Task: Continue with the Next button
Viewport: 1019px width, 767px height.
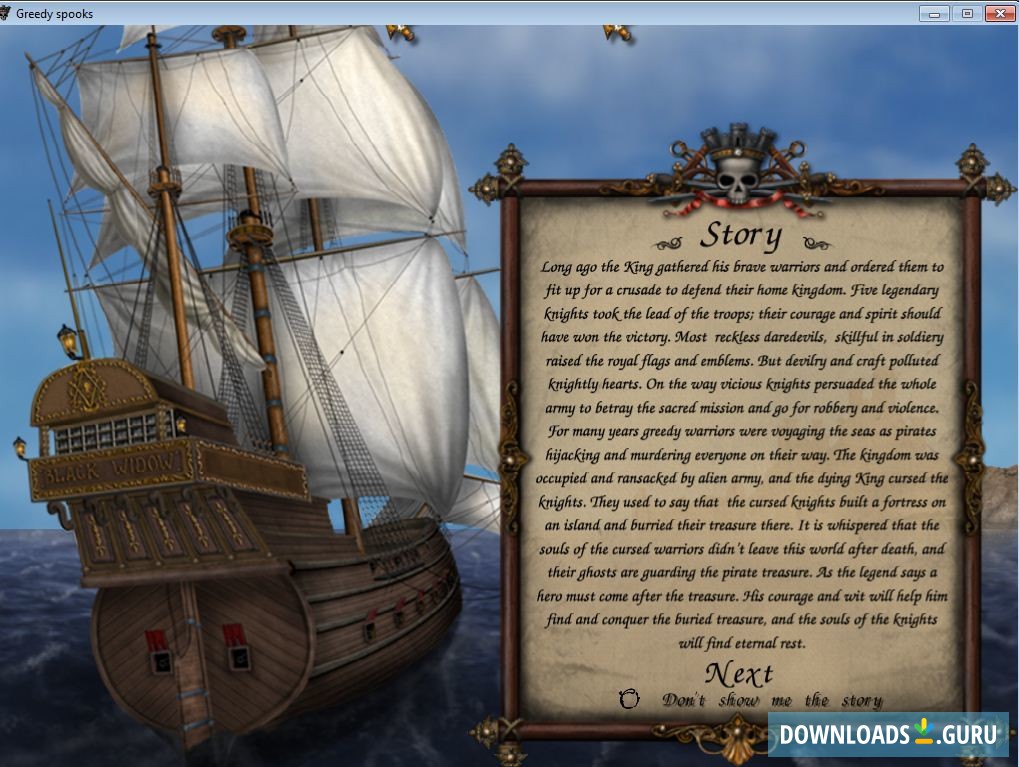Action: pyautogui.click(x=739, y=673)
